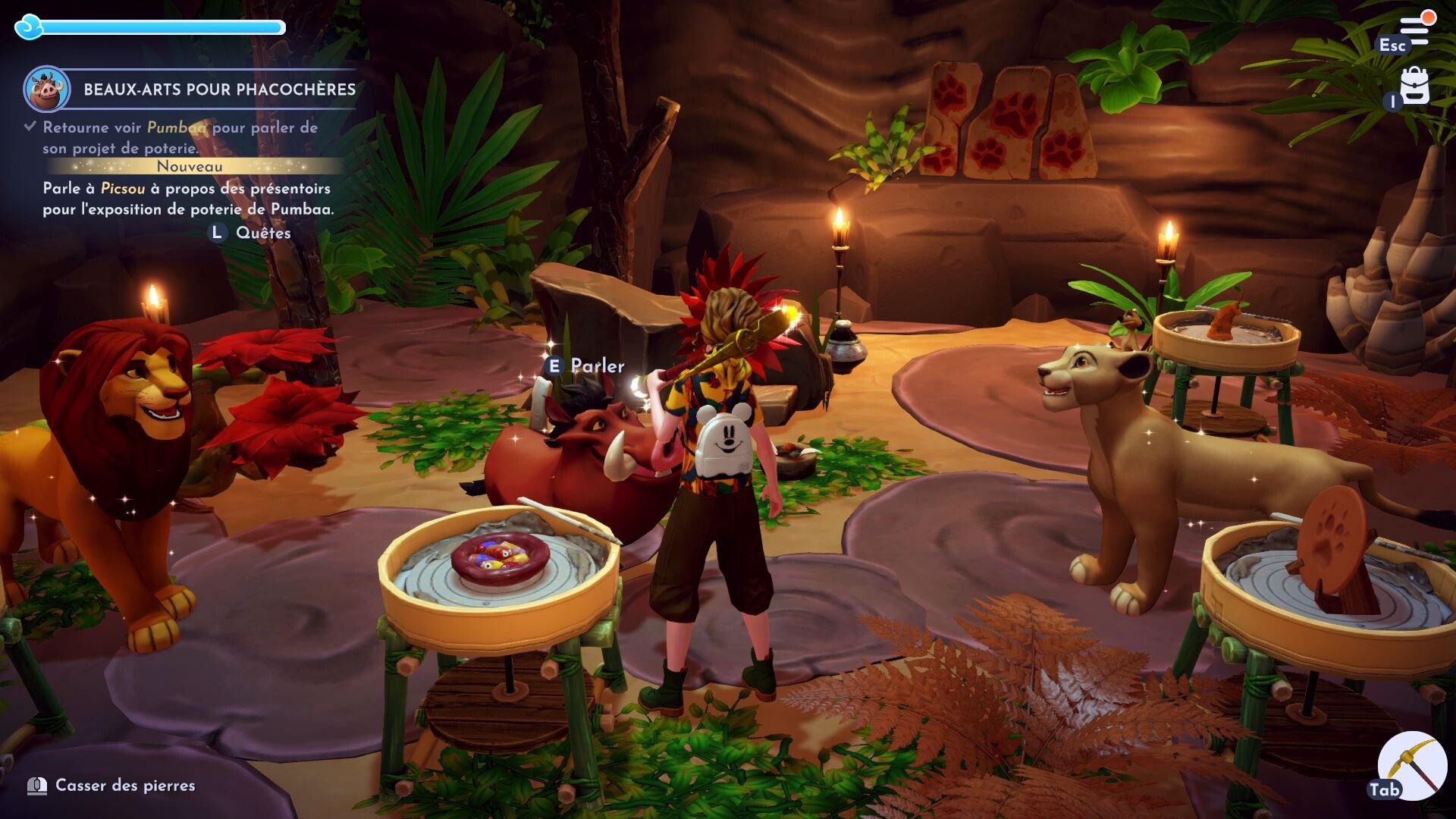This screenshot has height=819, width=1456.
Task: Select the pickaxe tool wheel icon
Action: pyautogui.click(x=1411, y=764)
